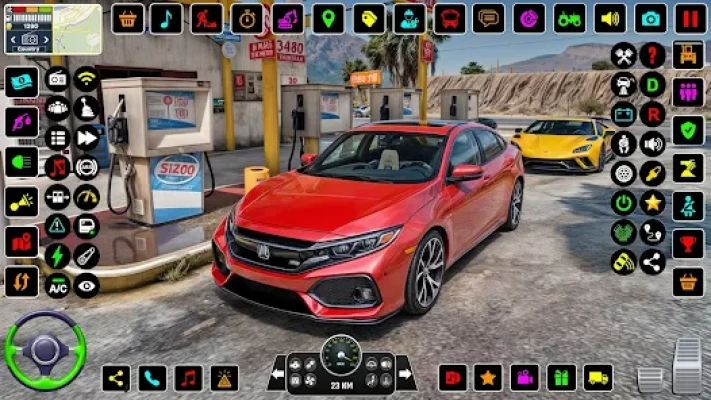Screen dimensions: 711x400
Task: Toggle the yellow speaker sound icon
Action: (609, 18)
